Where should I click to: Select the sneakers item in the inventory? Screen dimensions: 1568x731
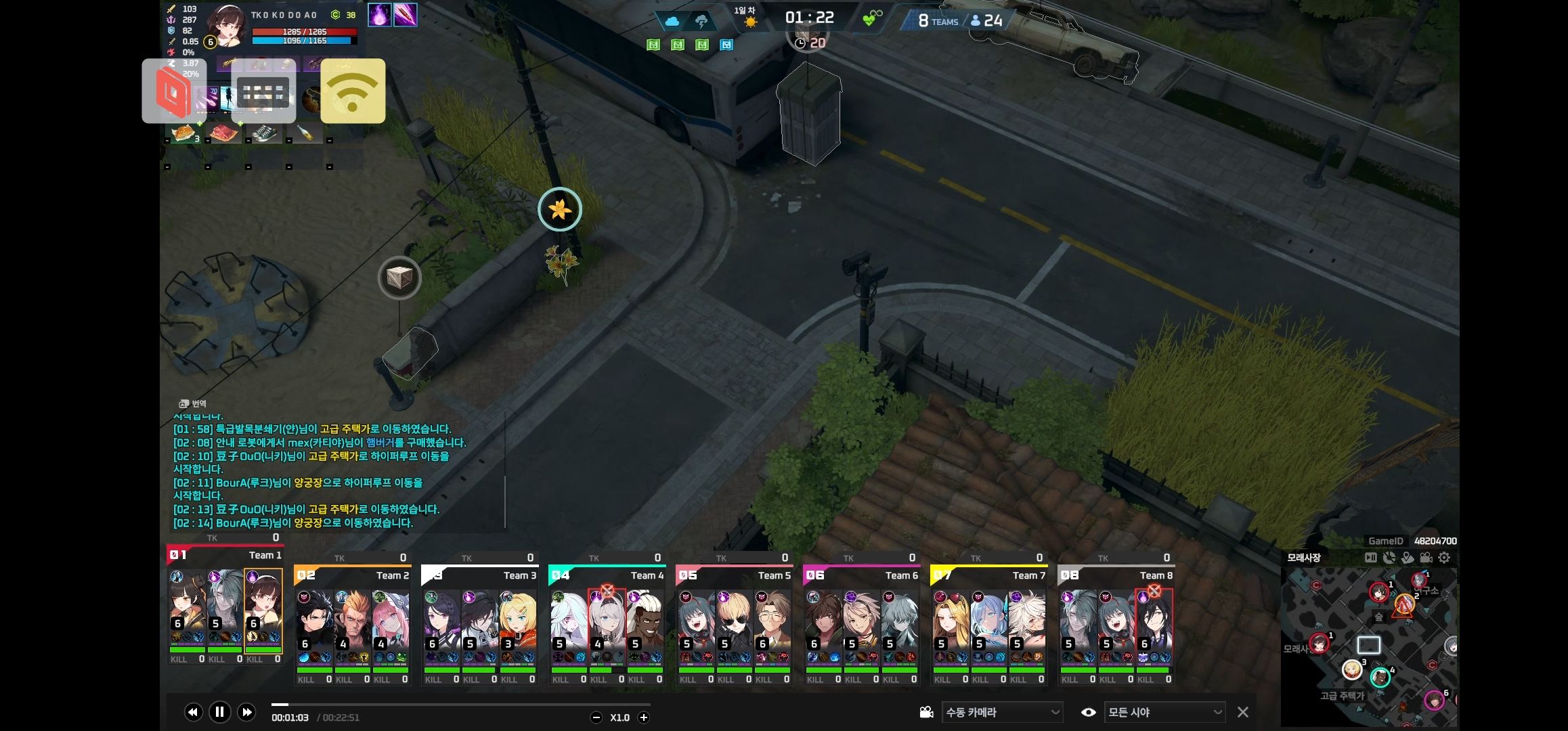click(x=265, y=133)
